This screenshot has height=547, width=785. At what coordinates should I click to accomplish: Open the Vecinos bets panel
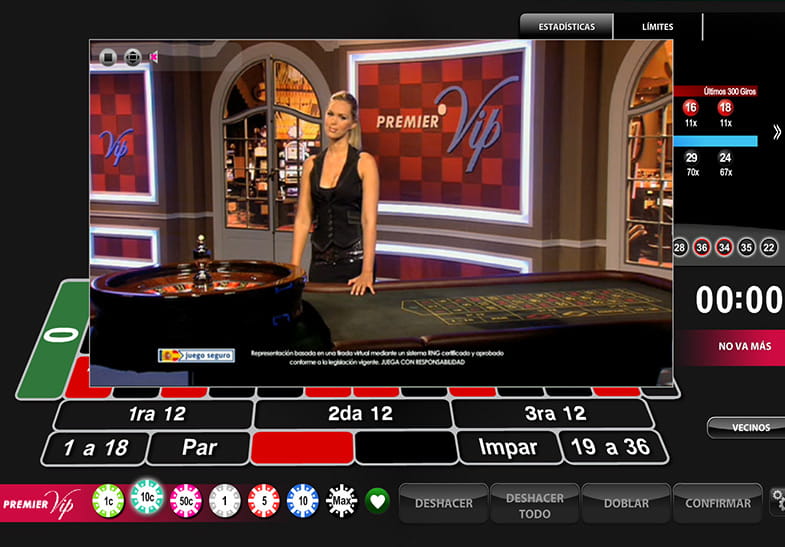point(745,427)
